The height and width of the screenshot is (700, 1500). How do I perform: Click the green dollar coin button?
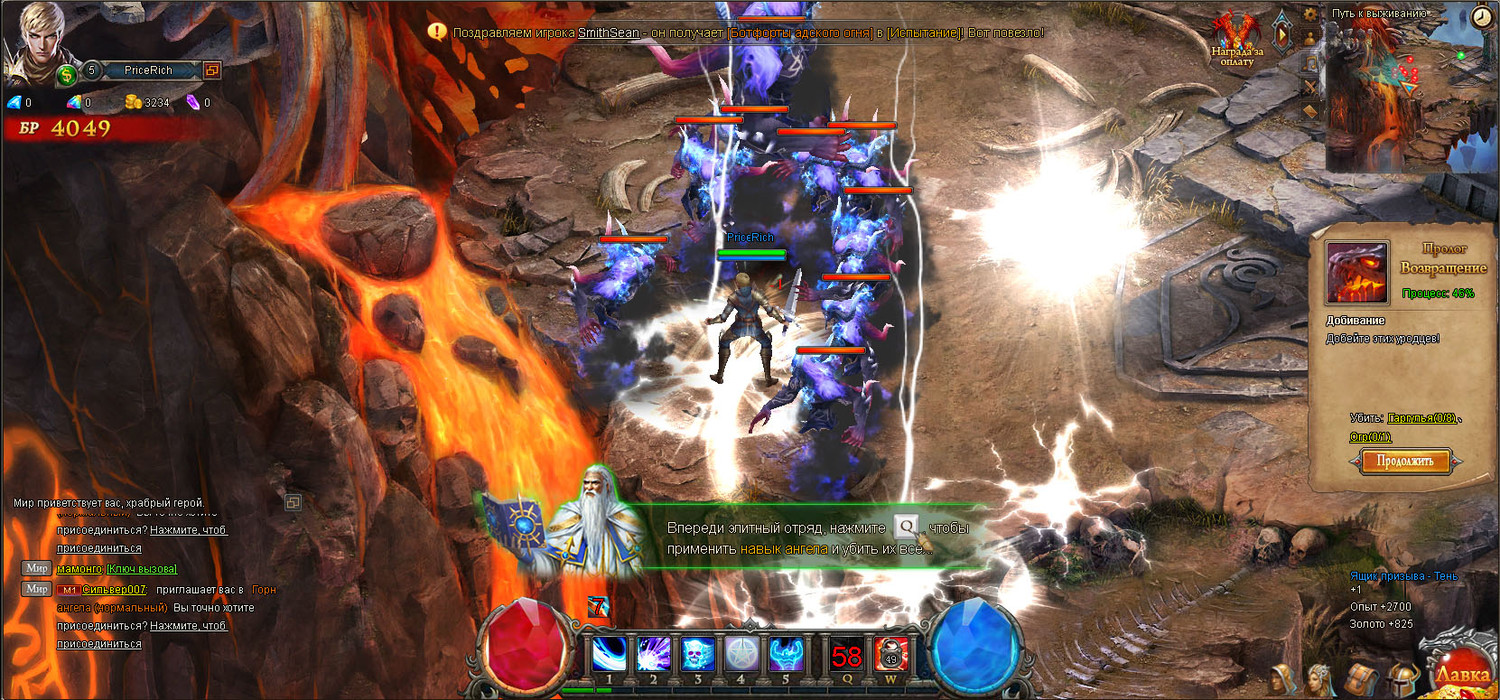pos(66,74)
